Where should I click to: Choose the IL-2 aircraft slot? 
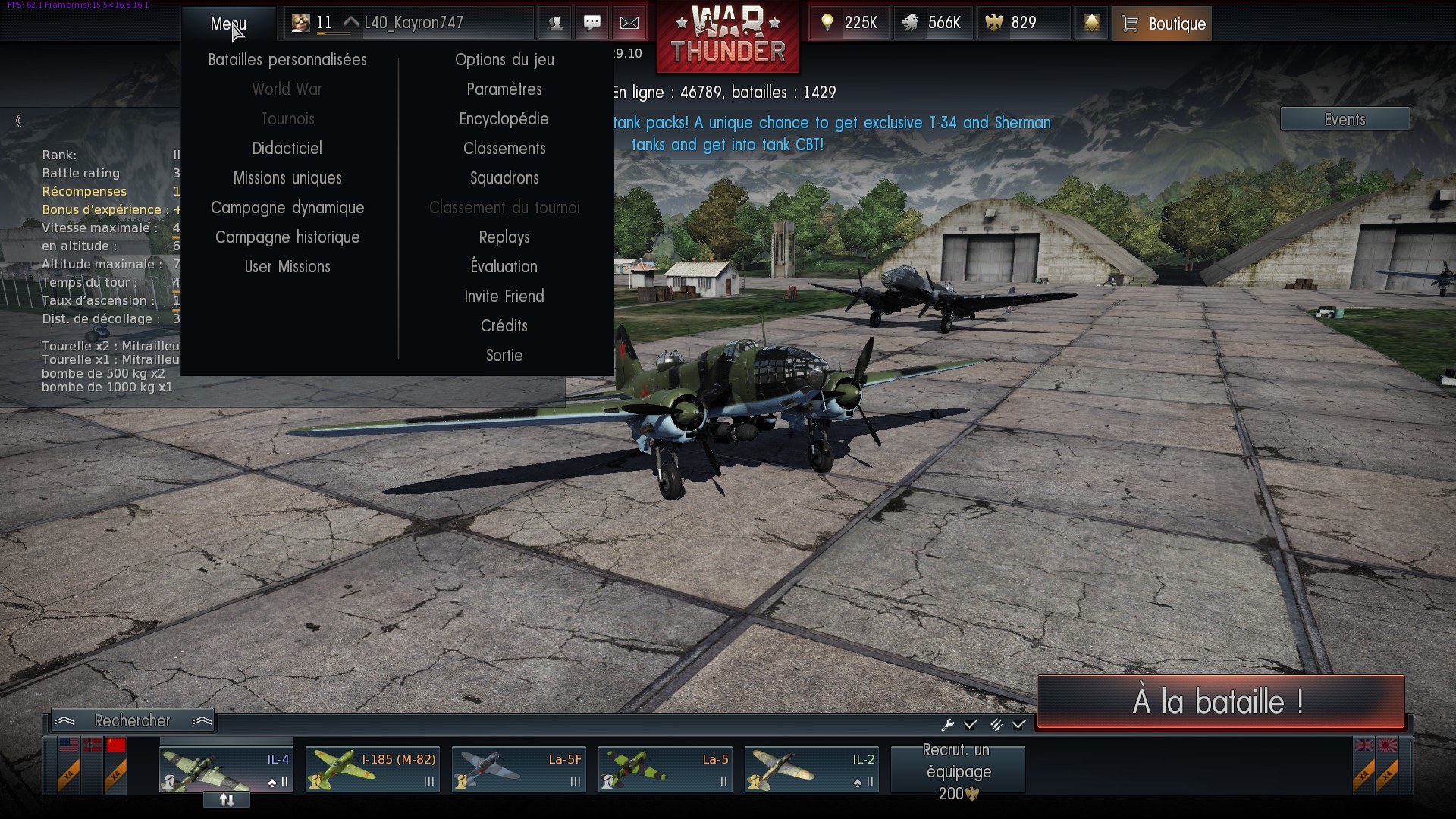[811, 769]
